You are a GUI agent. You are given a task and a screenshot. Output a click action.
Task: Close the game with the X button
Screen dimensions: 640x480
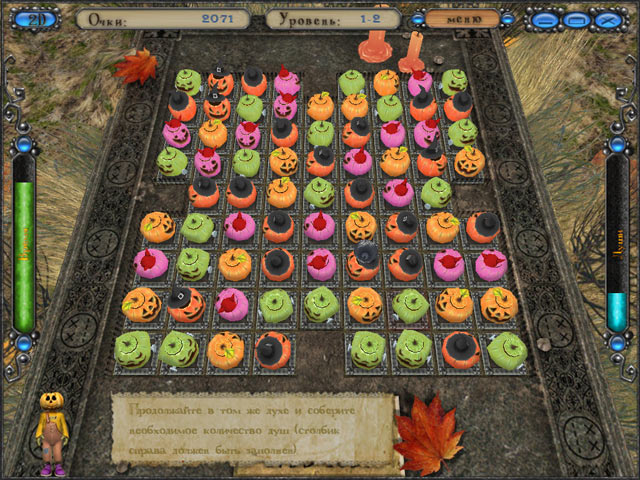(x=605, y=18)
